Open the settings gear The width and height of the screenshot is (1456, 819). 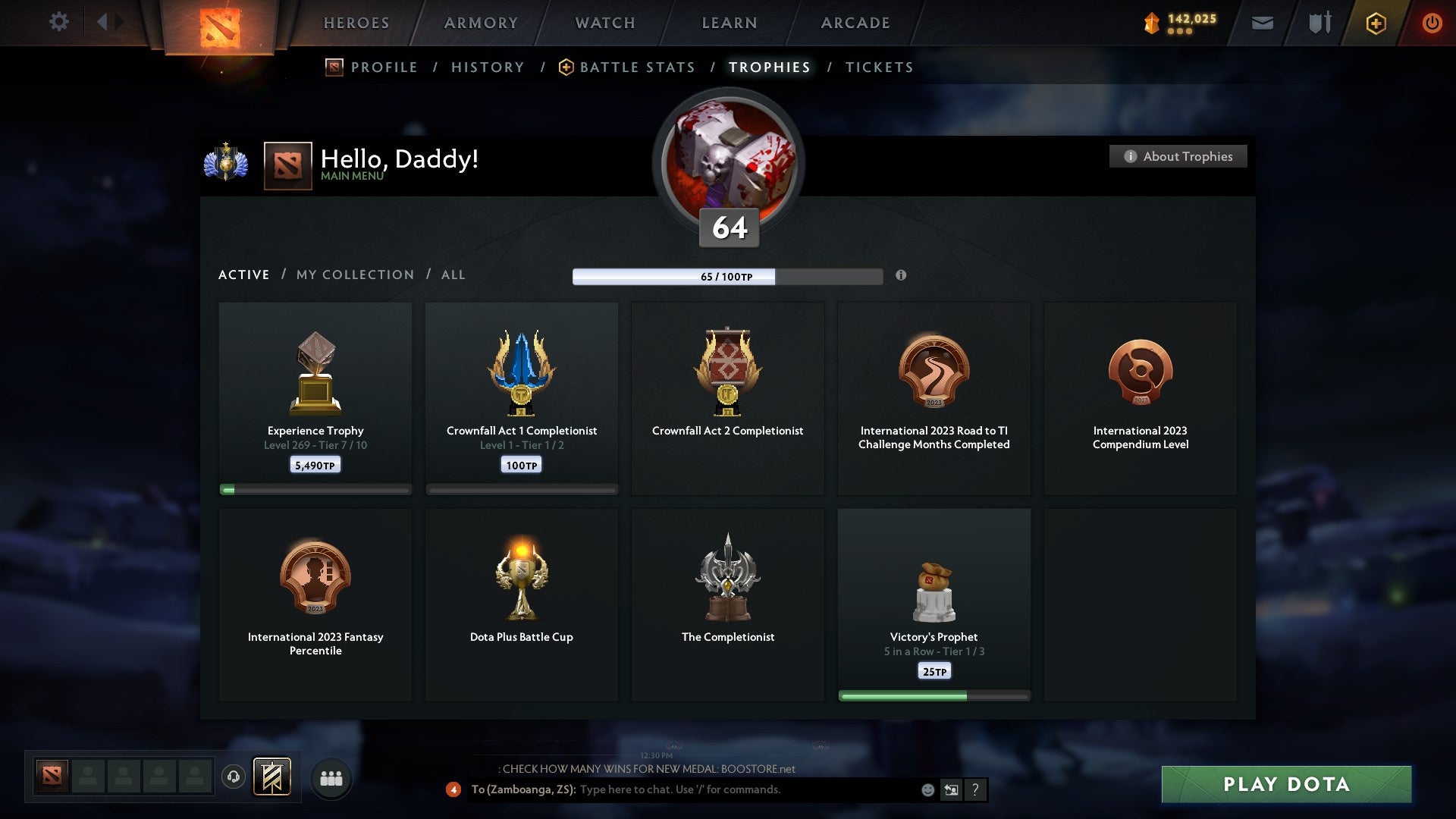pyautogui.click(x=58, y=22)
